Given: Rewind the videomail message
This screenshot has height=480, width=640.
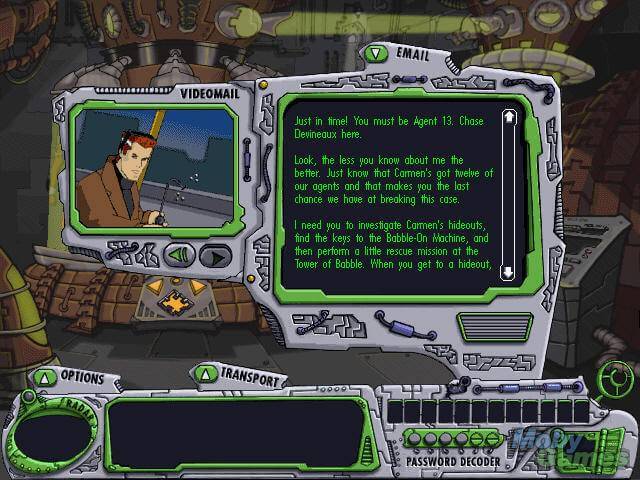Looking at the screenshot, I should click(179, 255).
